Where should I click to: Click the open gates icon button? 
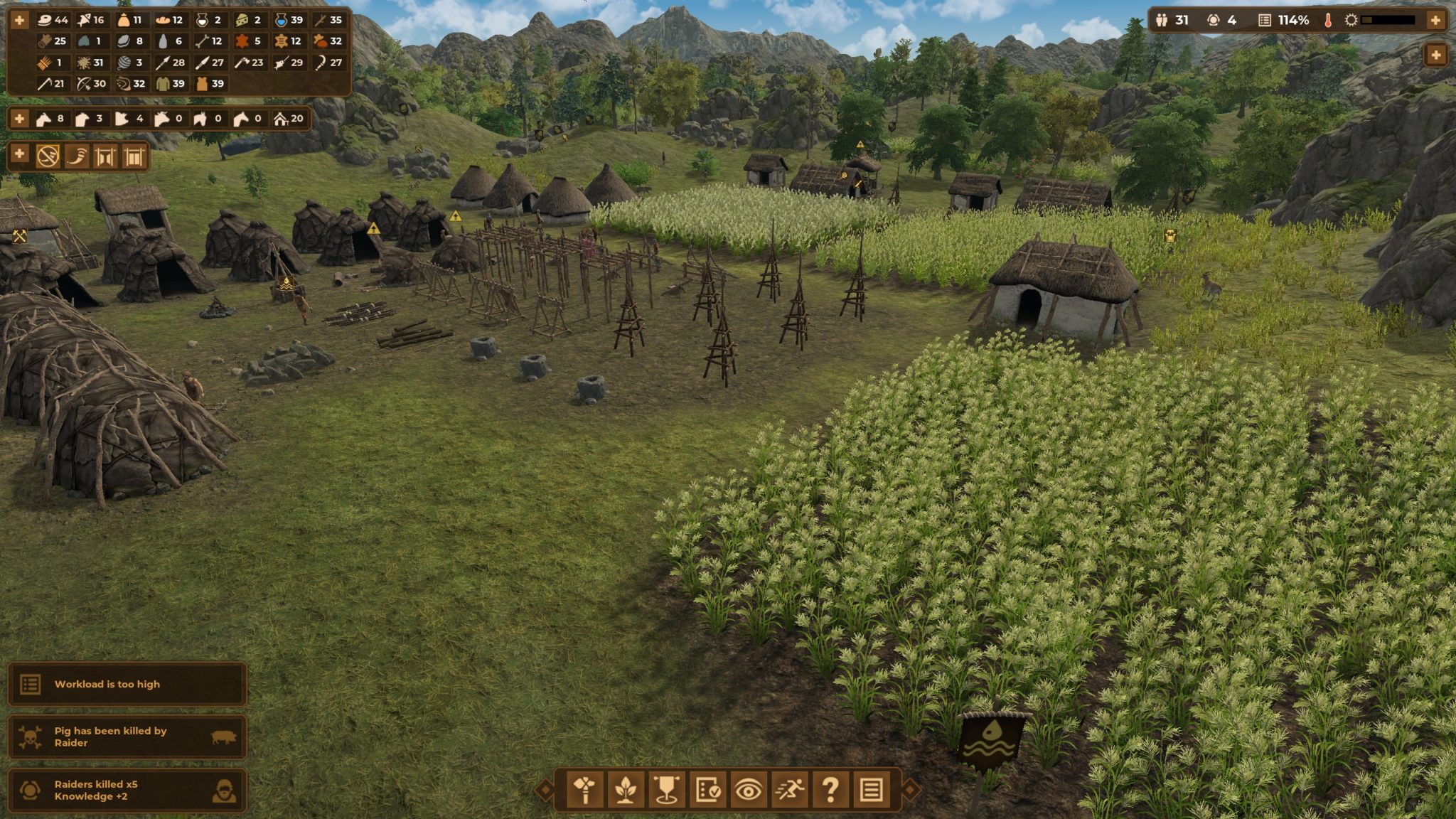point(105,156)
